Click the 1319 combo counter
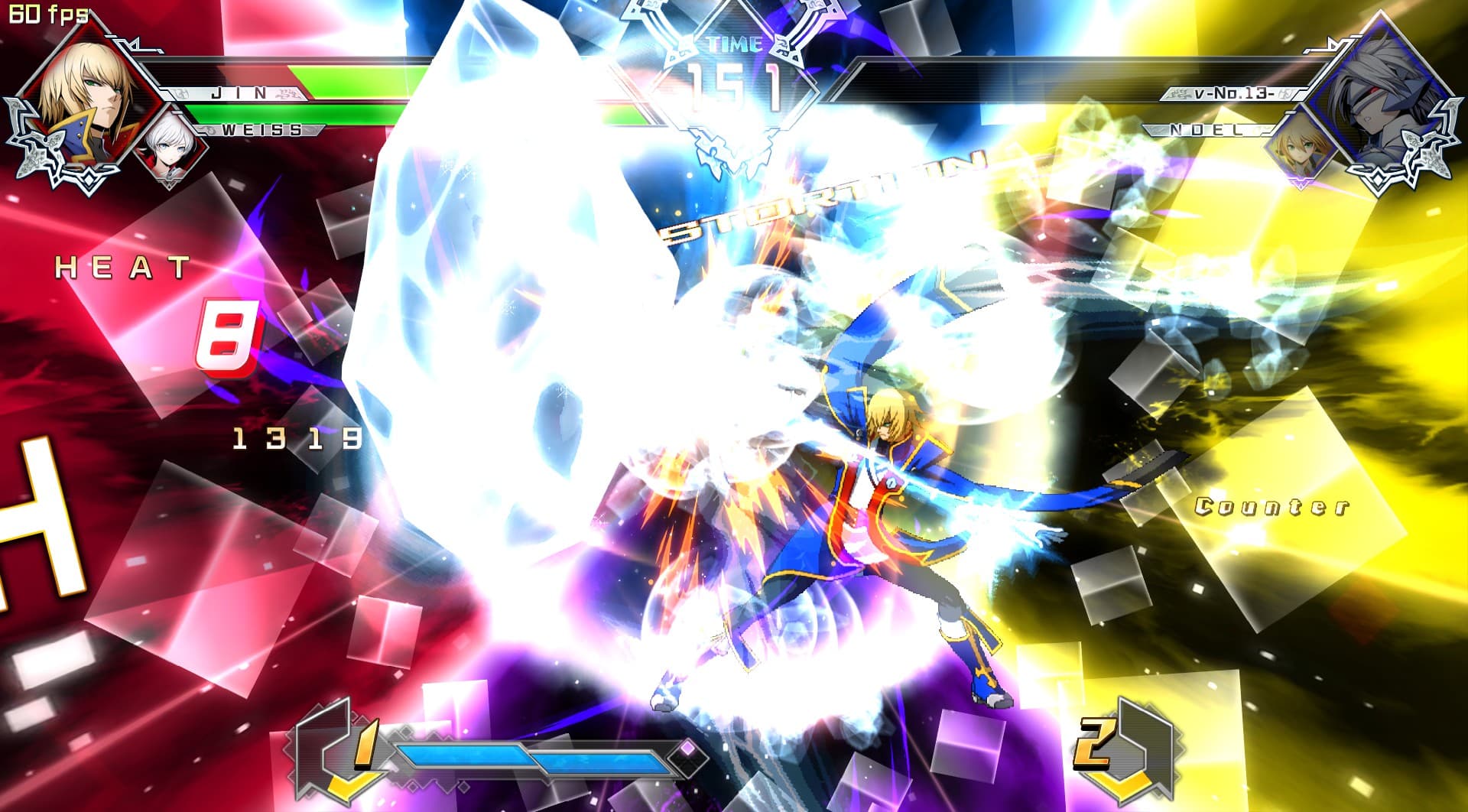This screenshot has width=1468, height=812. [297, 438]
